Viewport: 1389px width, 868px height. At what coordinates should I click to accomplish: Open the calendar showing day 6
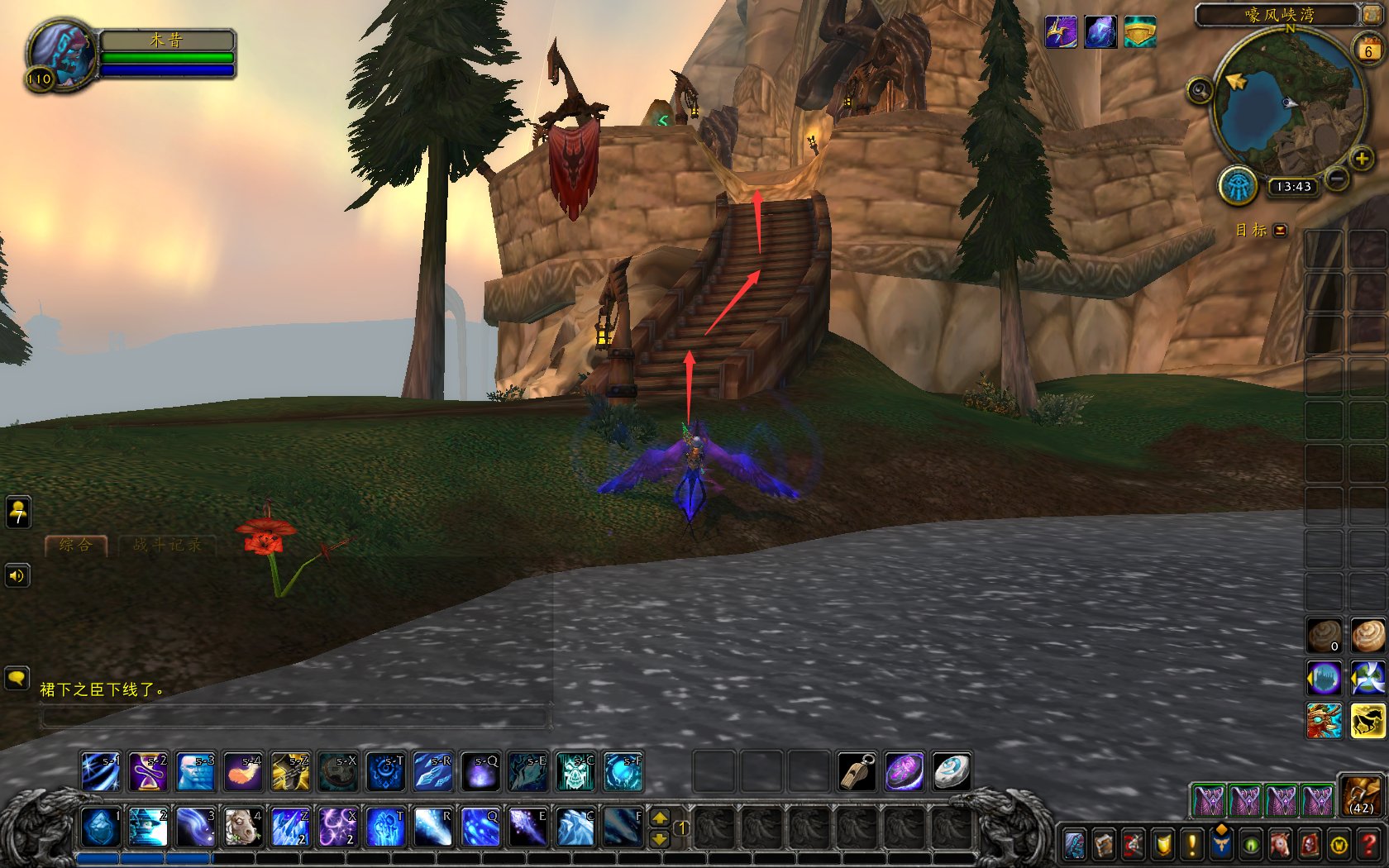click(x=1368, y=50)
